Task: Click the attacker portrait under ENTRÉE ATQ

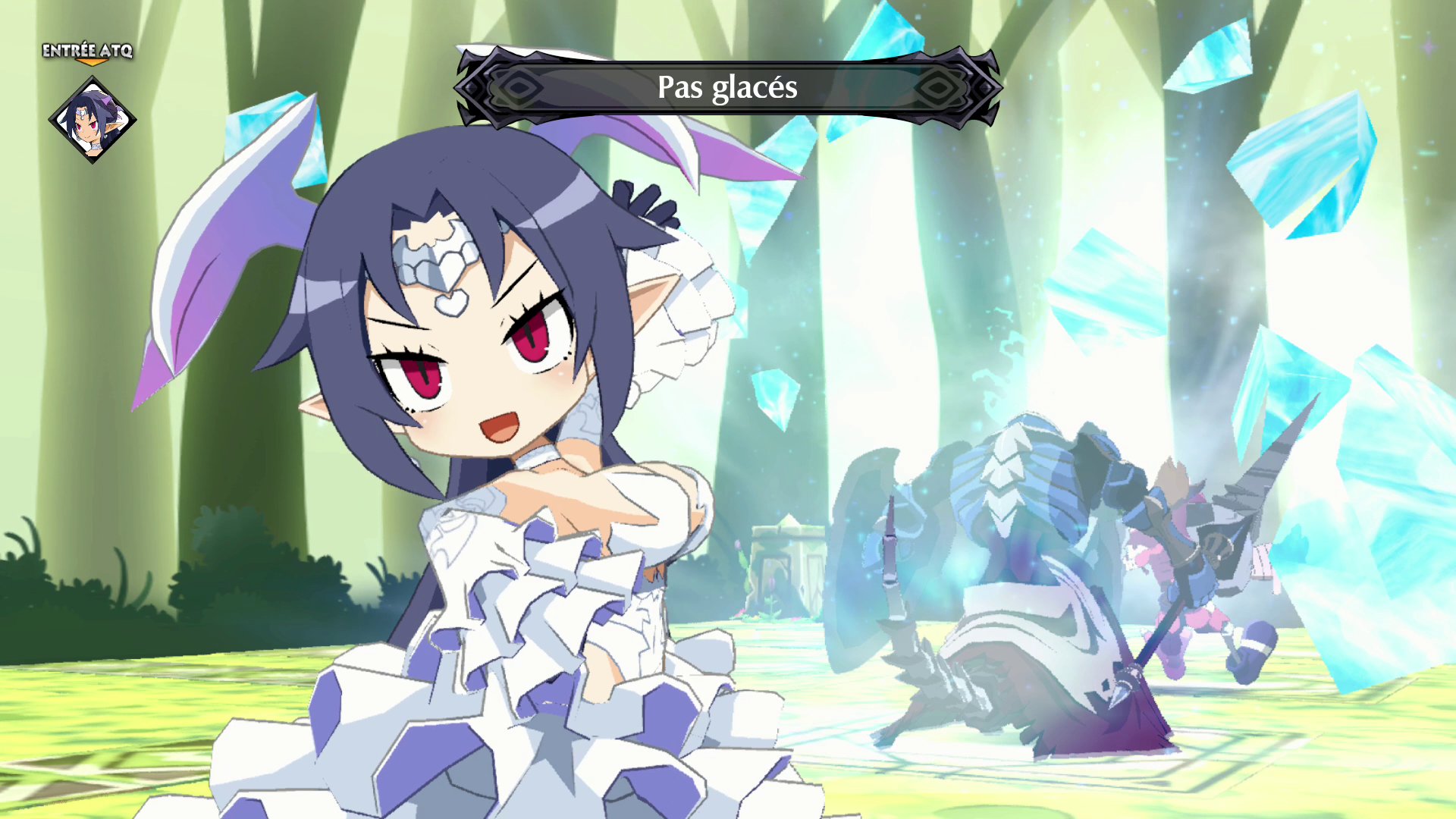Action: (x=92, y=120)
